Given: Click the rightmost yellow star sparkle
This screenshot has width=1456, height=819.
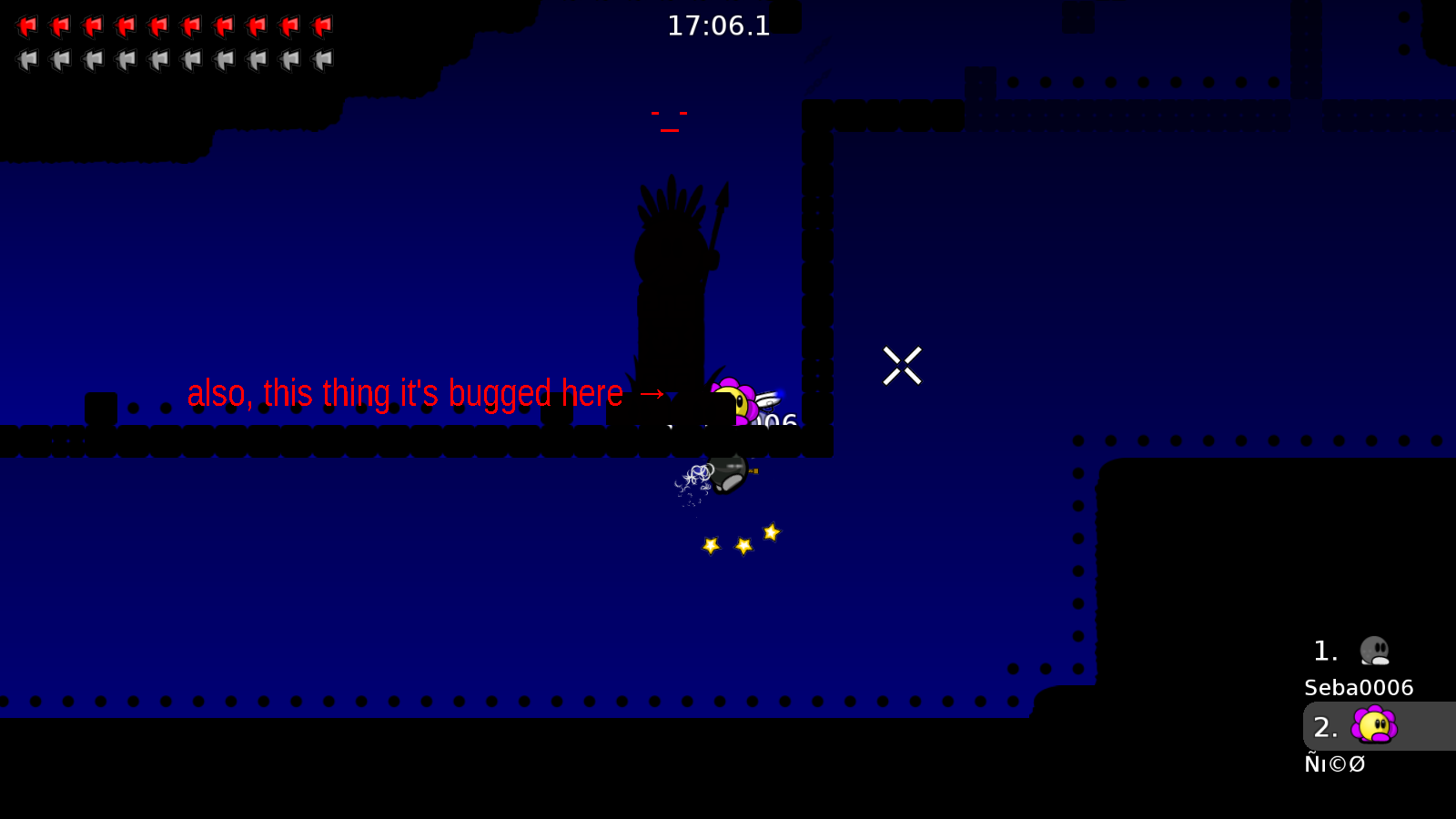Looking at the screenshot, I should 772,532.
